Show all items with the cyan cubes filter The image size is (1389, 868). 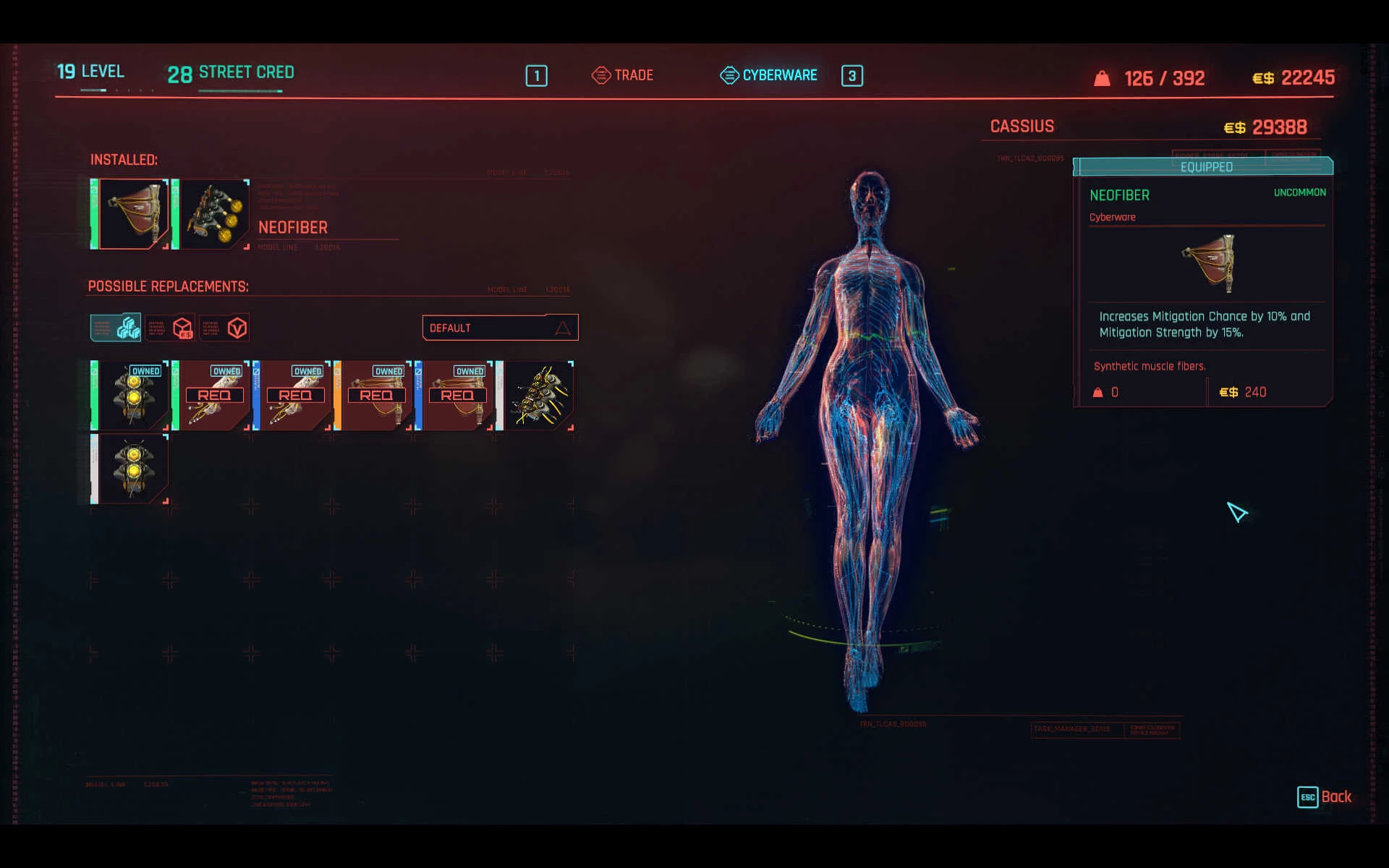point(116,328)
